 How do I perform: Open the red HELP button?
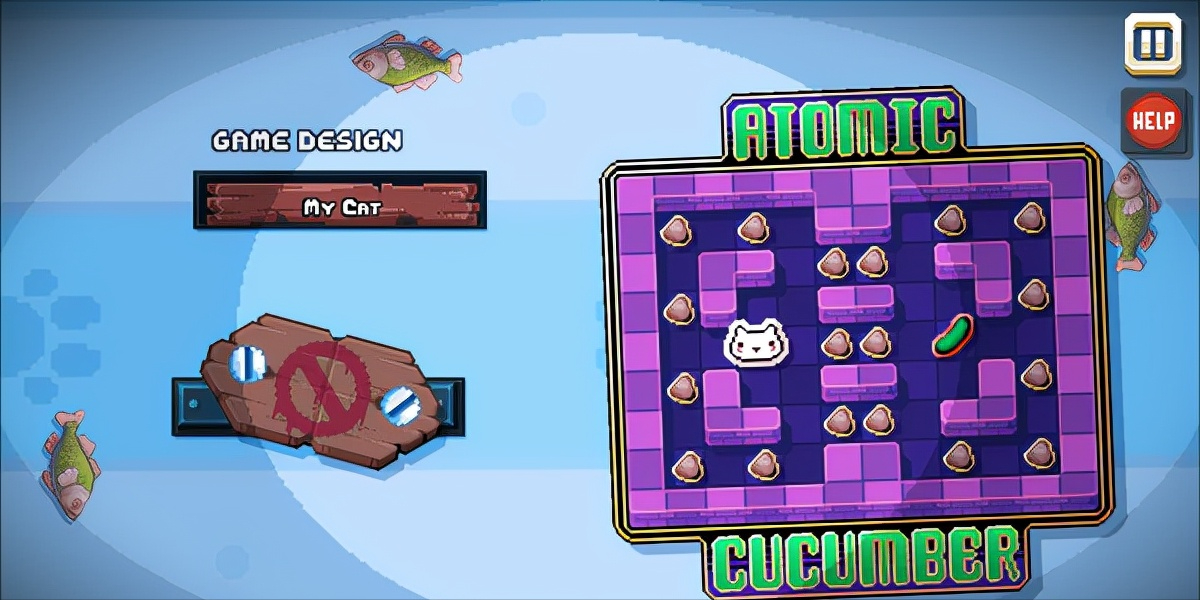[x=1153, y=121]
